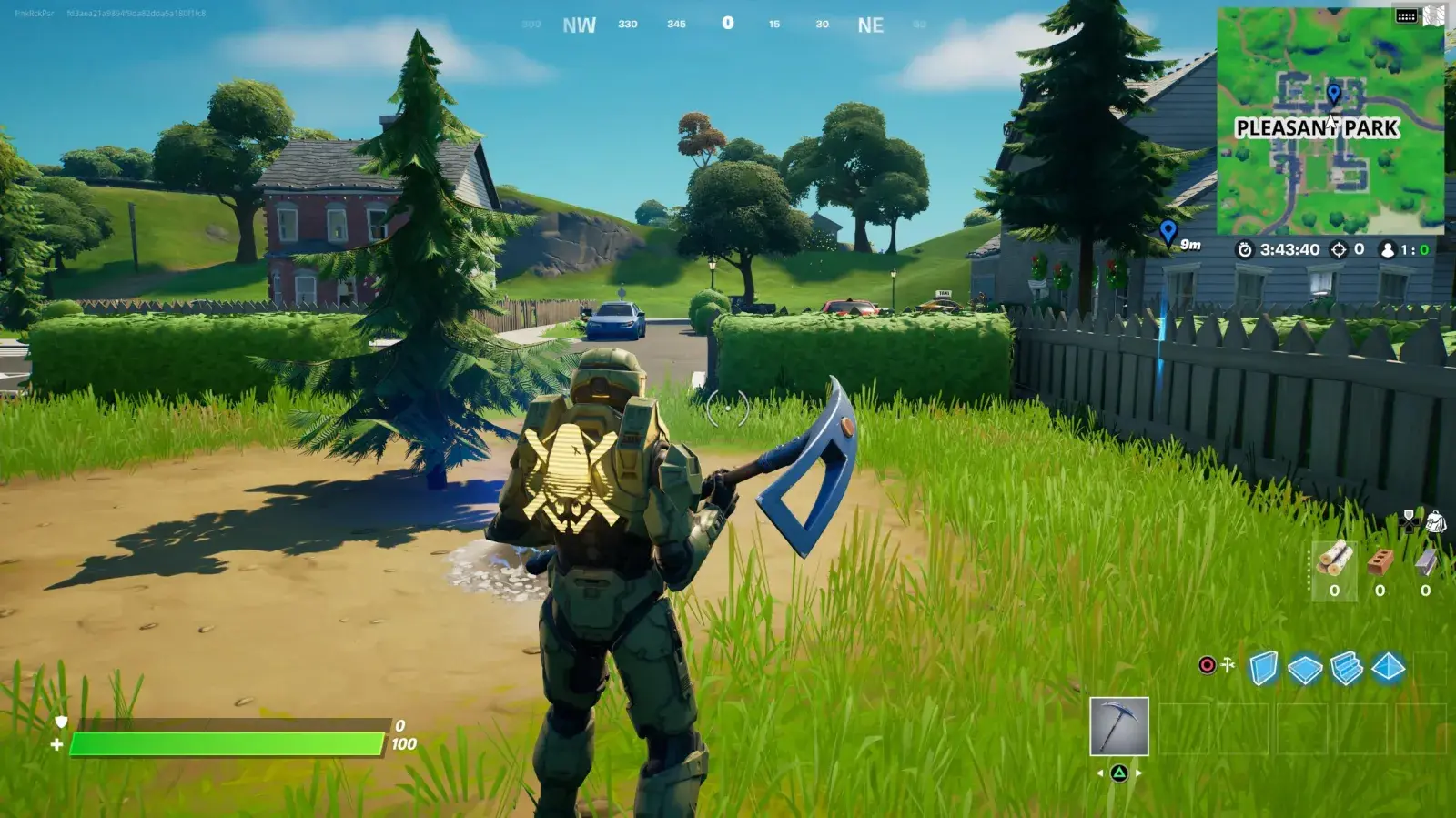Click the eliminations crosshair icon
Image resolution: width=1456 pixels, height=818 pixels.
tap(1338, 250)
